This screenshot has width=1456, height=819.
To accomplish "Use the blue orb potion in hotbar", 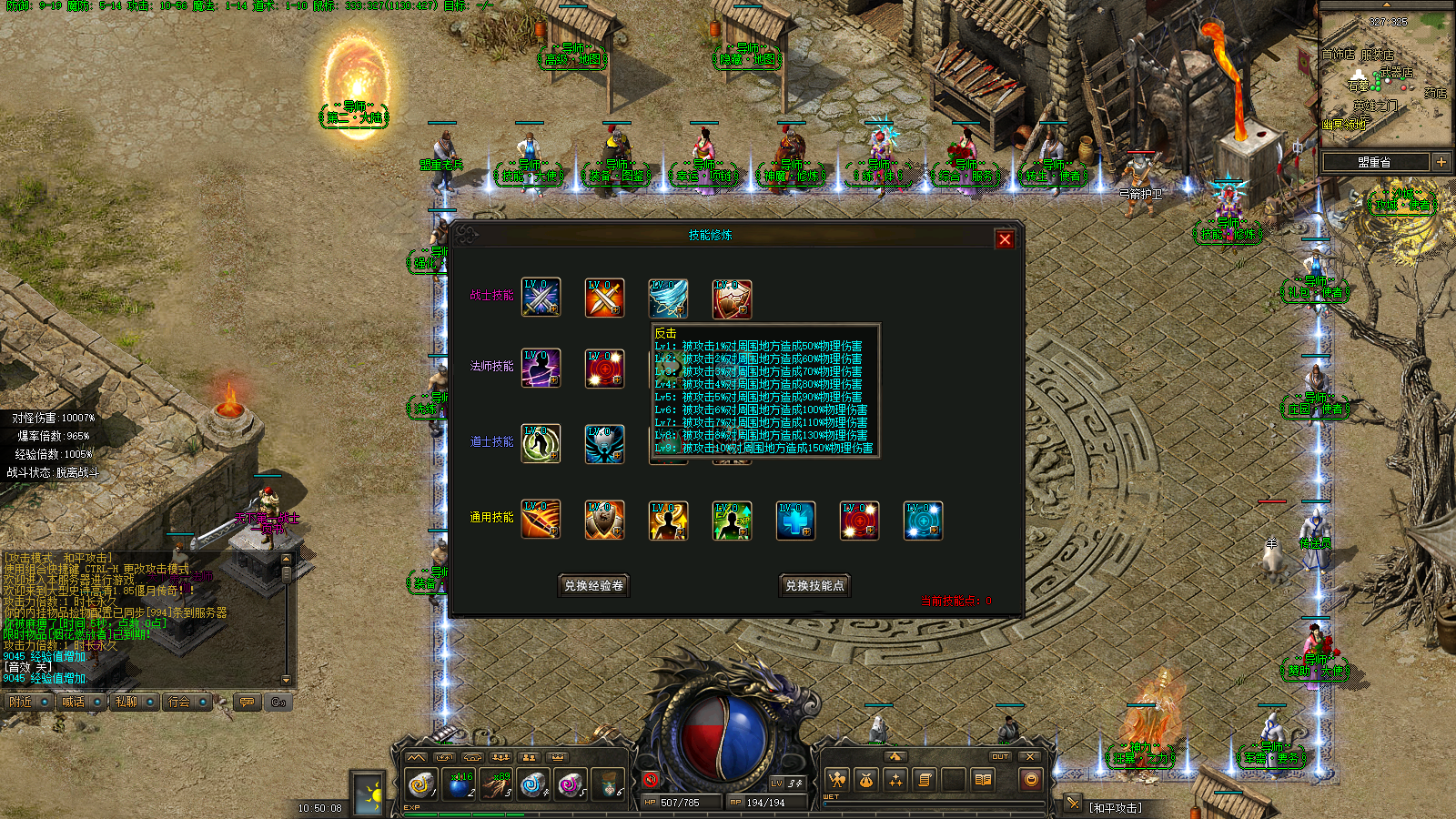I will click(x=460, y=784).
